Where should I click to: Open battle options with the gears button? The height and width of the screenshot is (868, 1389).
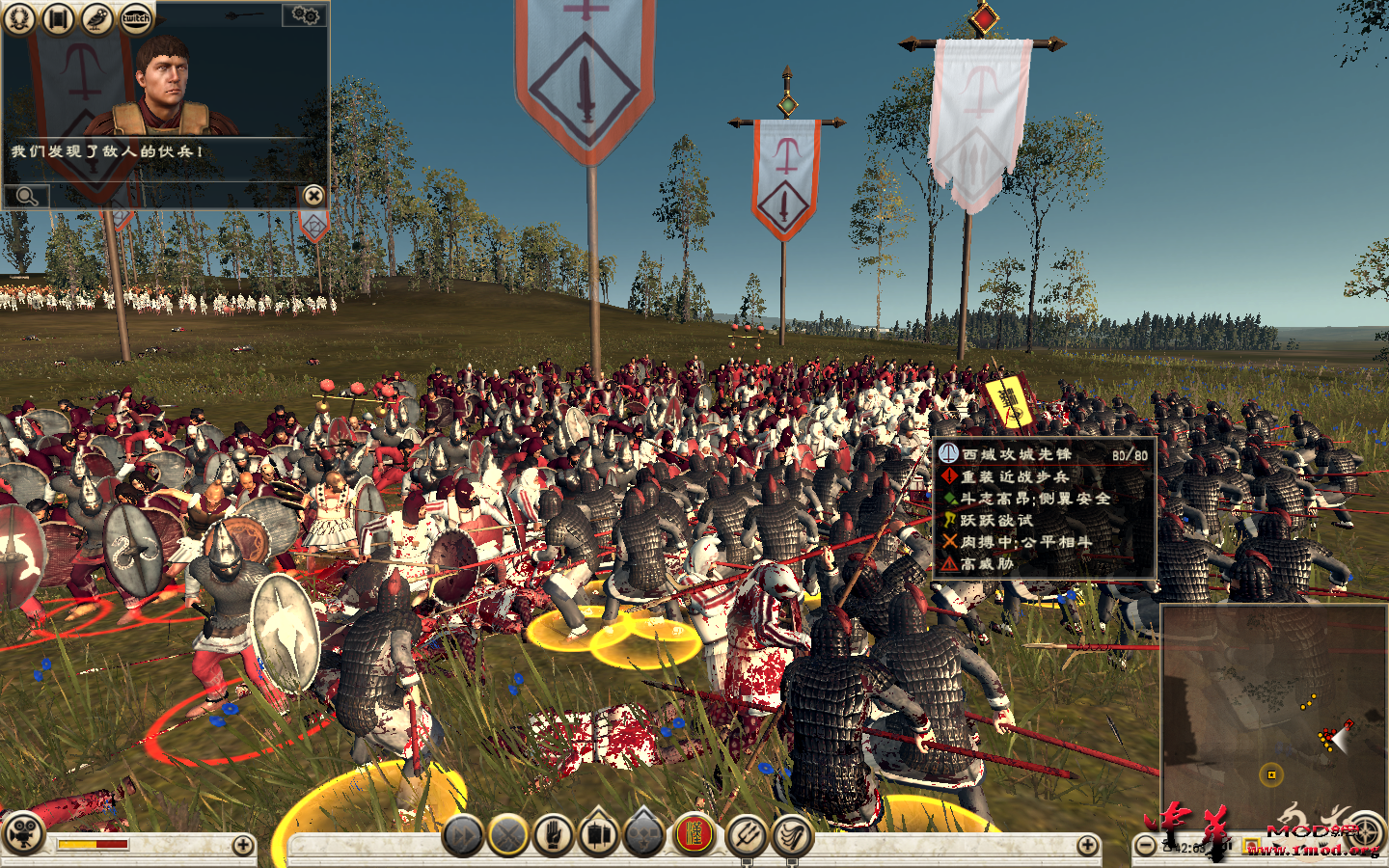pos(307,16)
